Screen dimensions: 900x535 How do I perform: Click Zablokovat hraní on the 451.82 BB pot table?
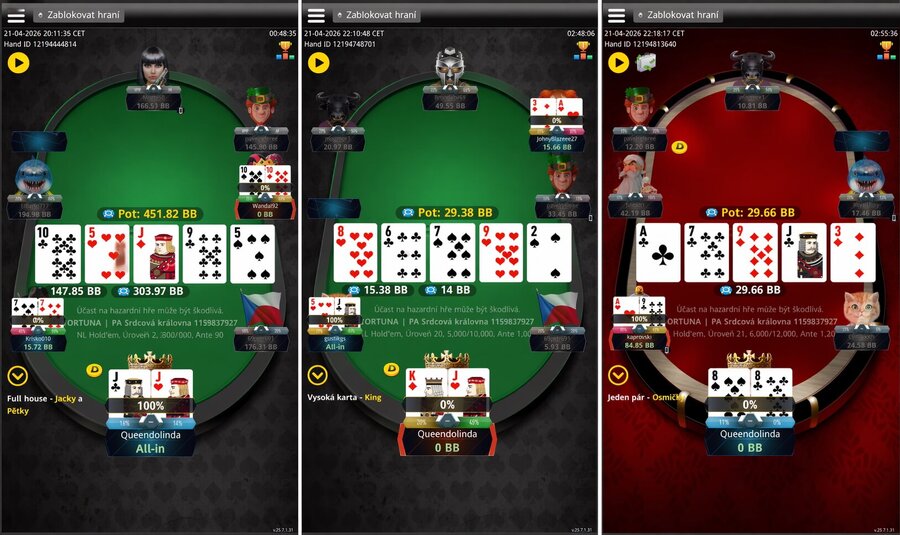pos(78,15)
